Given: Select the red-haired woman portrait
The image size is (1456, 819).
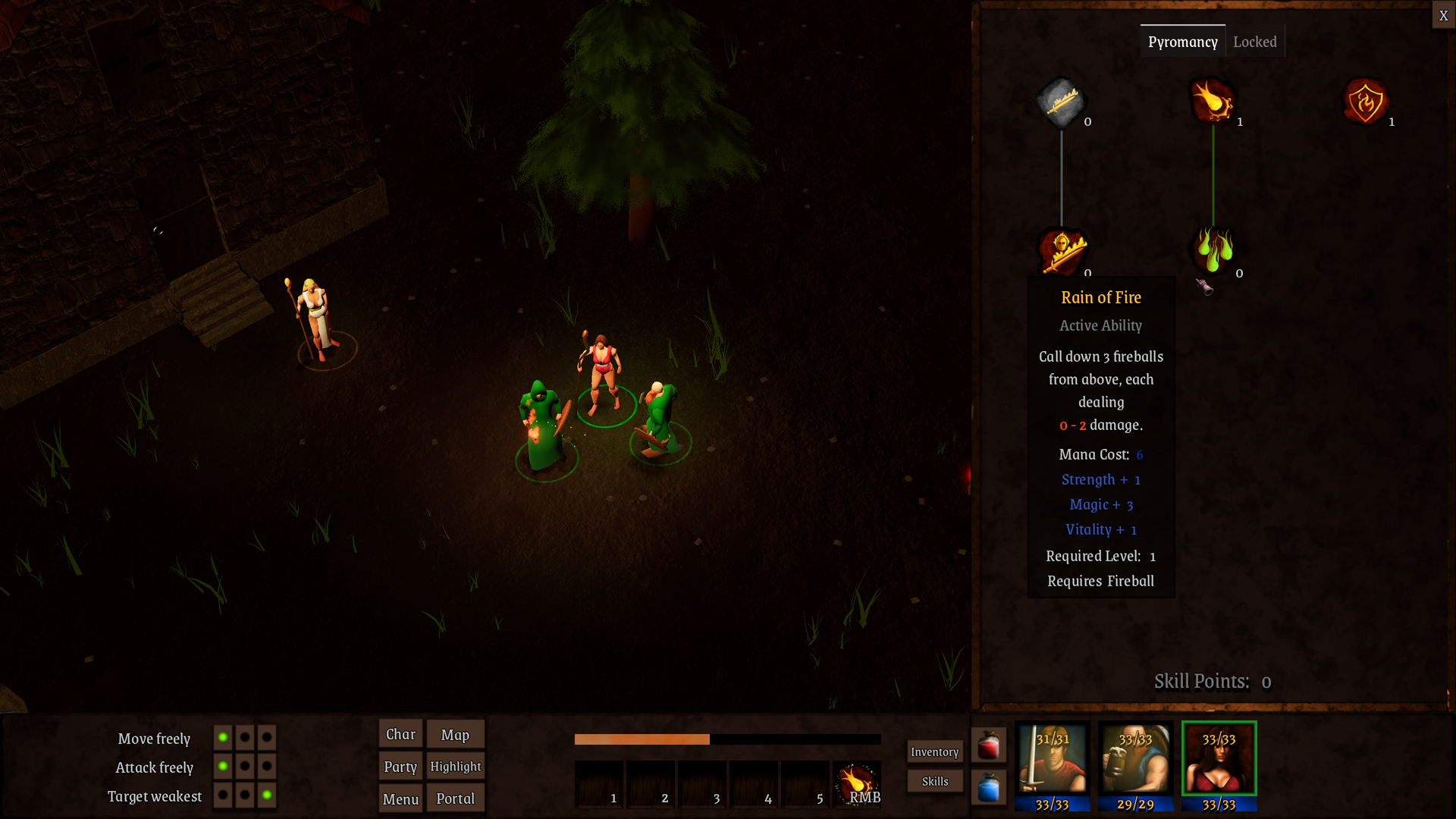Looking at the screenshot, I should 1219,764.
